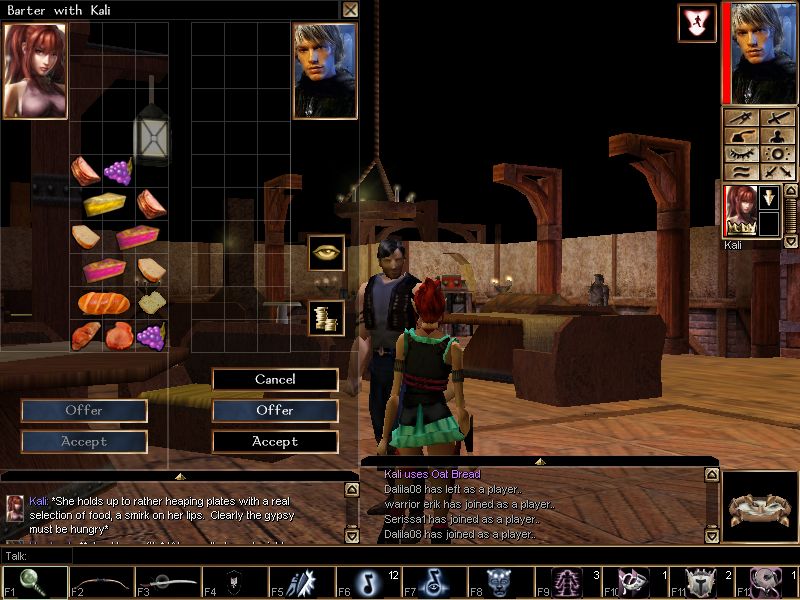Use the F1 magnifying glass quickslot
The width and height of the screenshot is (800, 600).
[x=33, y=582]
